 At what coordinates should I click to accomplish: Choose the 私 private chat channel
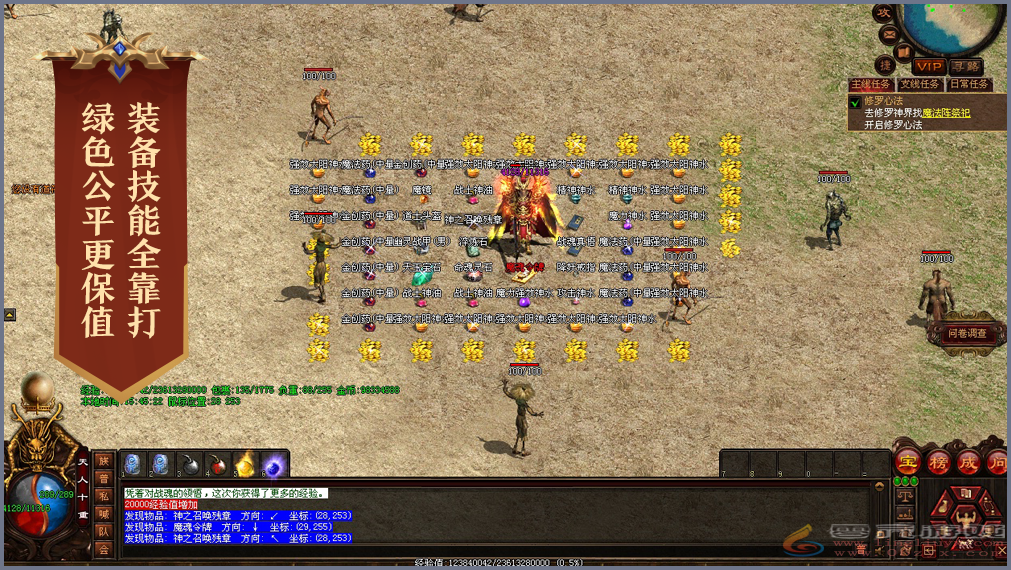[104, 495]
